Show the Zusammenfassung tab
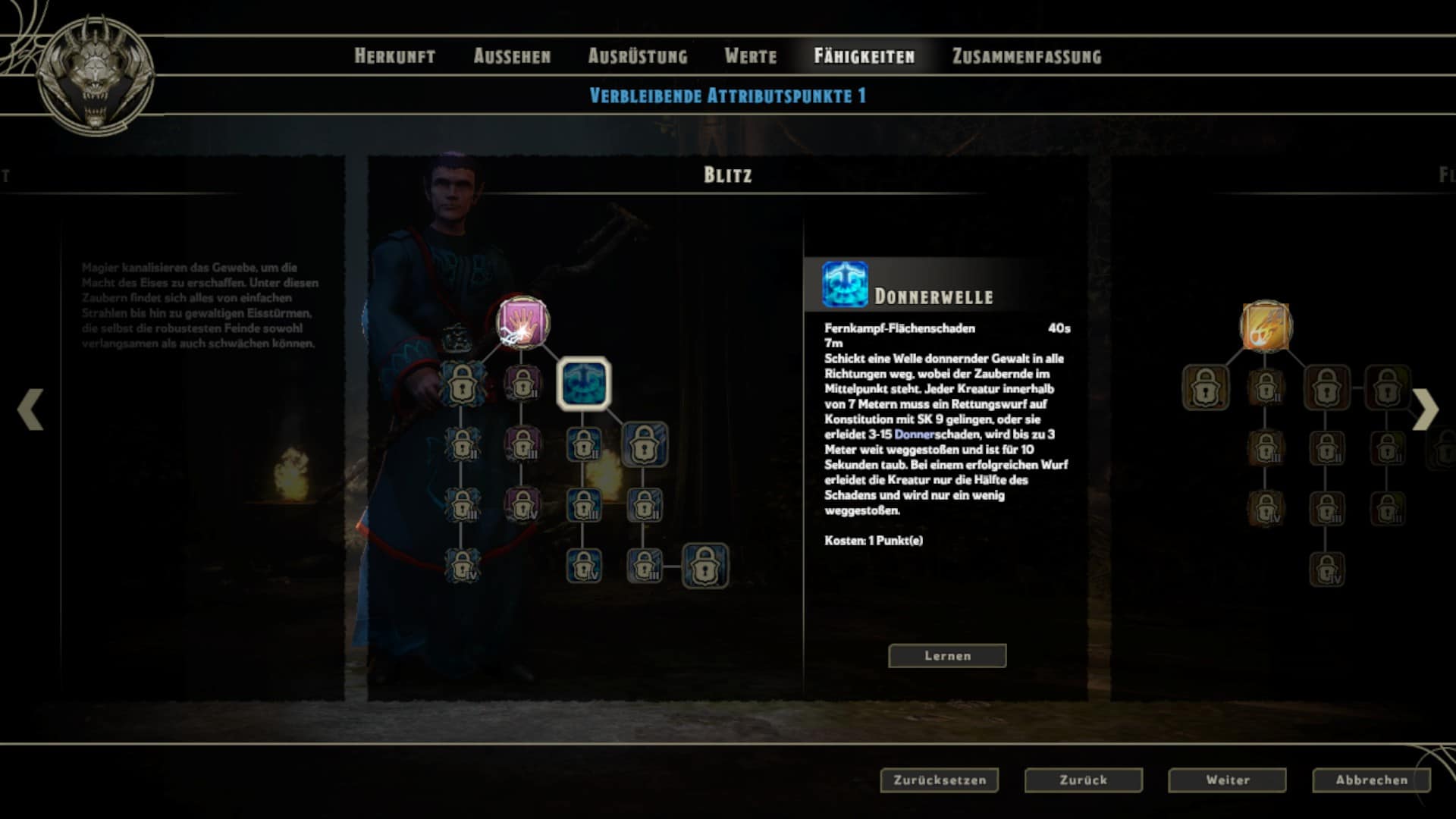The height and width of the screenshot is (819, 1456). (x=1026, y=56)
